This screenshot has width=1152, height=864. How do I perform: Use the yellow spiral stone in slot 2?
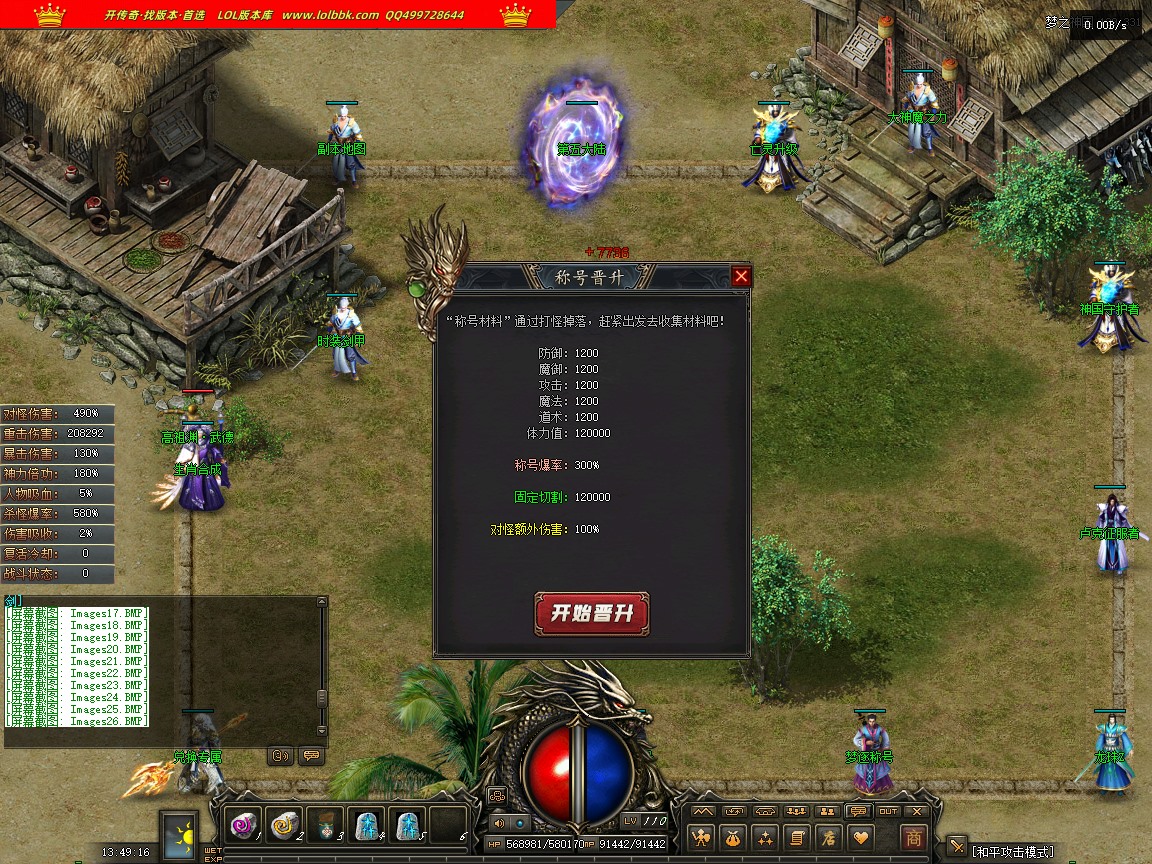pos(285,825)
